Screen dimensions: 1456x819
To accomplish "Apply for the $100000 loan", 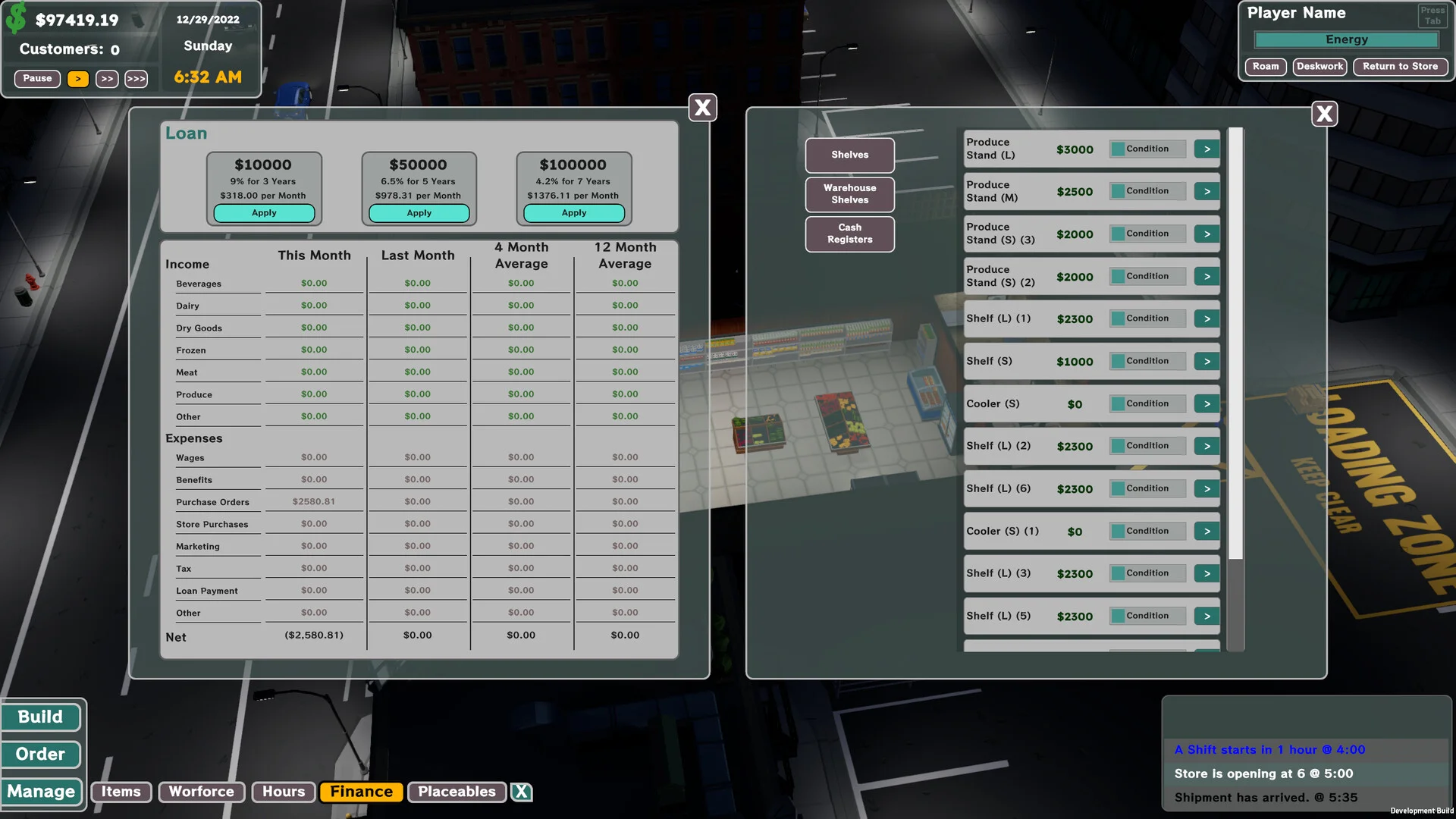I will 573,213.
